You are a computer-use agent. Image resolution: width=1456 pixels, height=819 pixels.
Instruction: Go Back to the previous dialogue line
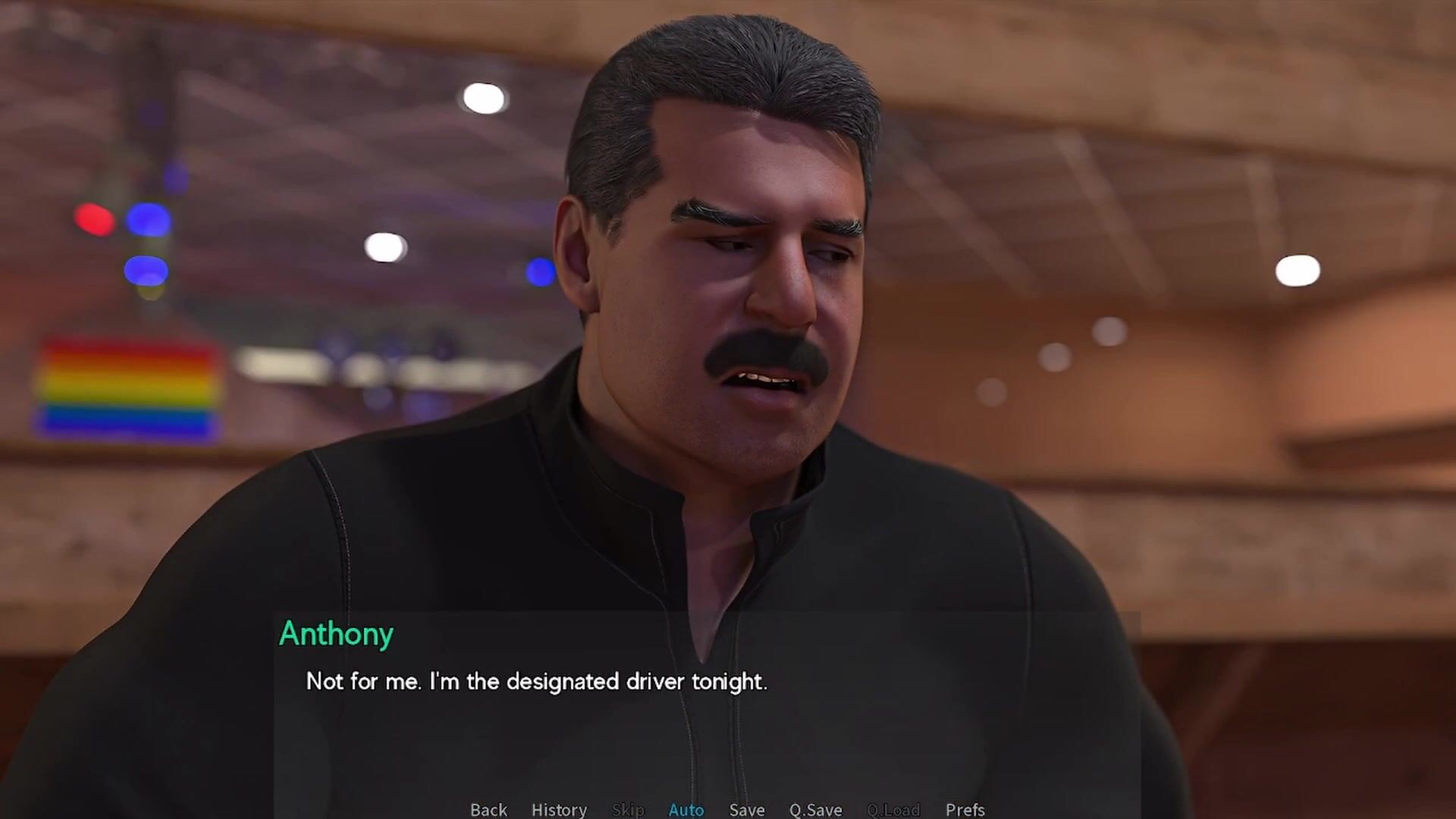(x=488, y=809)
